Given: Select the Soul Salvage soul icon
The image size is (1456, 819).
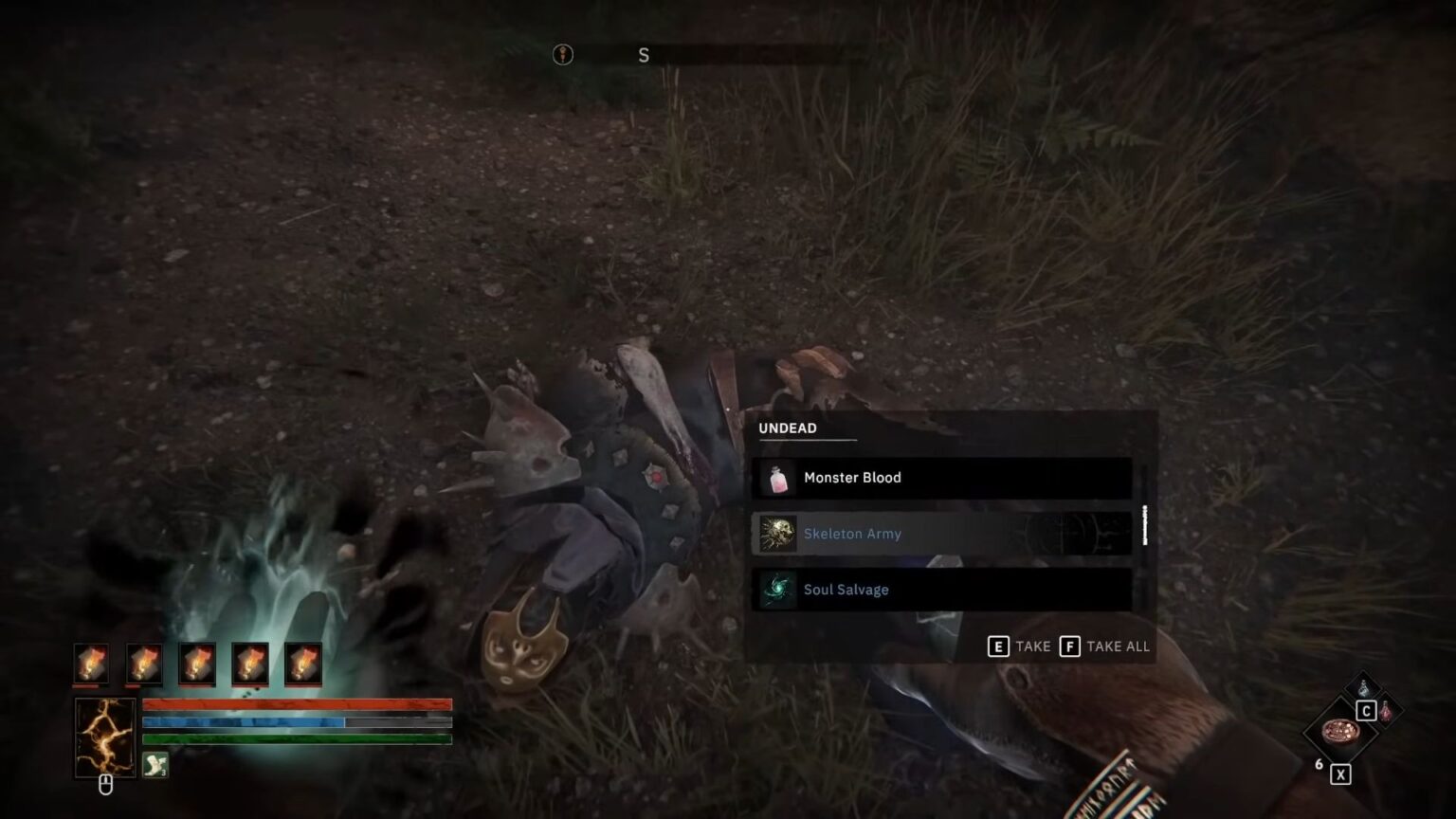Looking at the screenshot, I should click(778, 590).
